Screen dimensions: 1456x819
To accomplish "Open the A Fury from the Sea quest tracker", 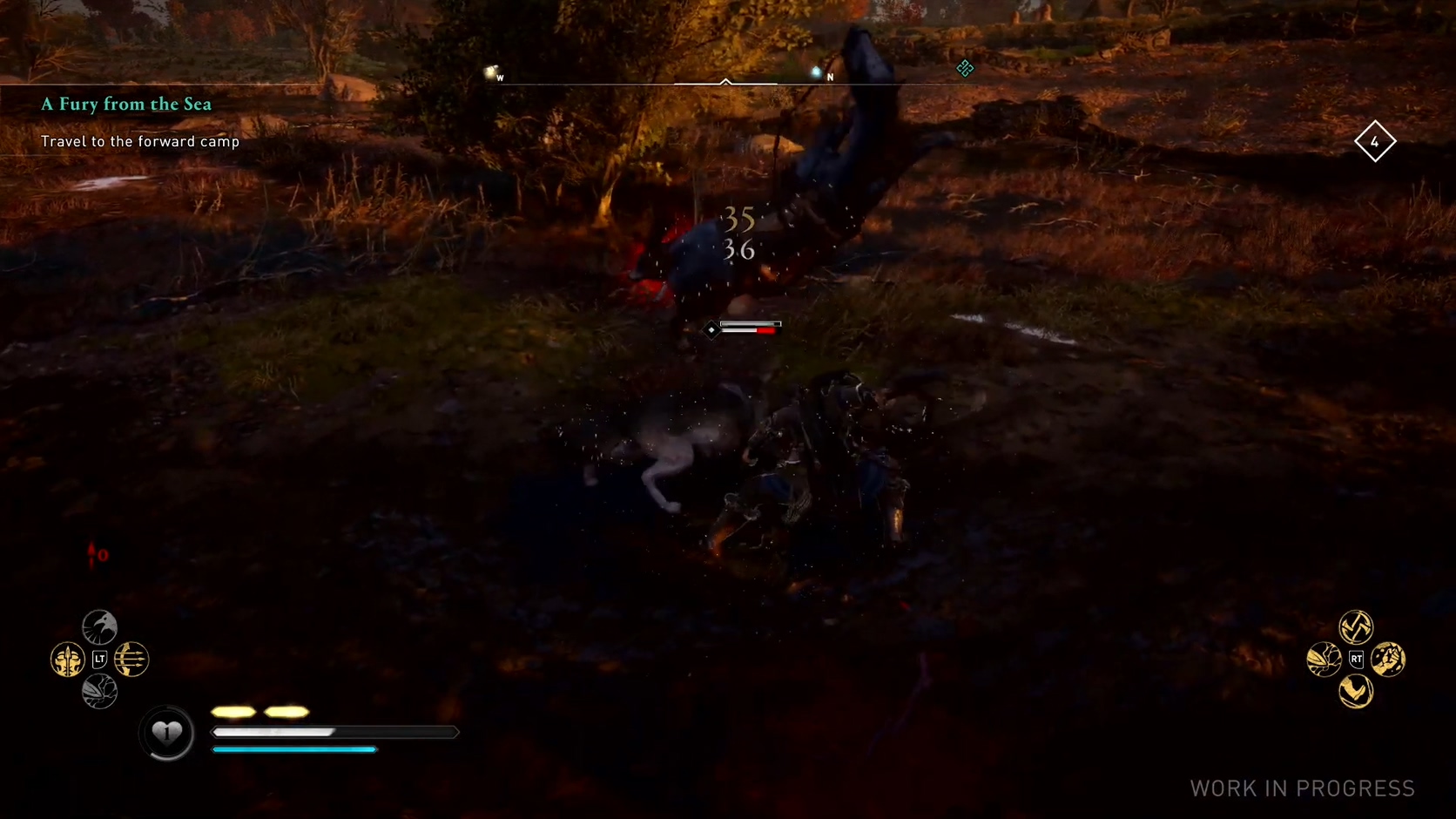I will (x=126, y=105).
